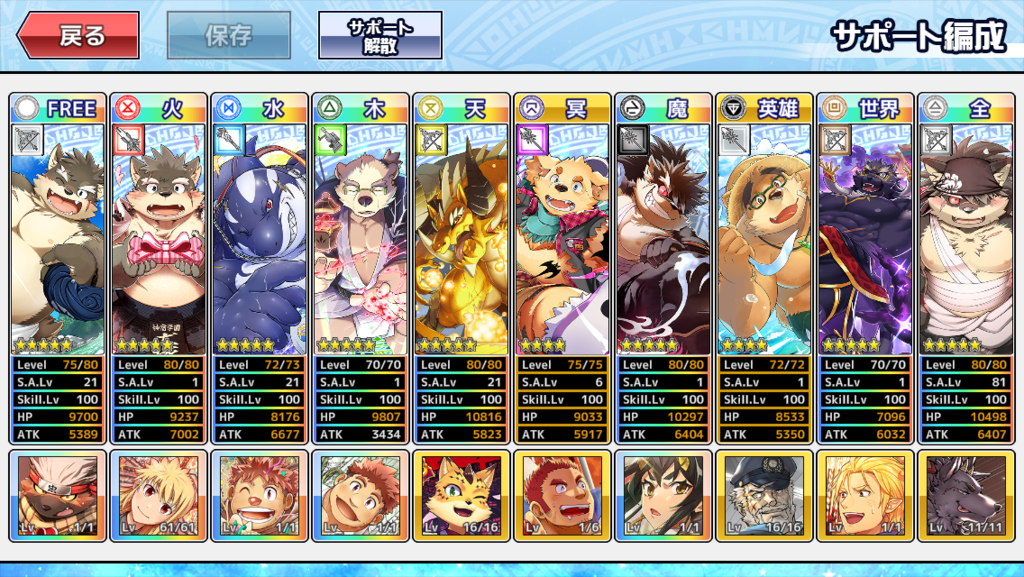Select the blonde man portrait under 世界

click(x=865, y=496)
